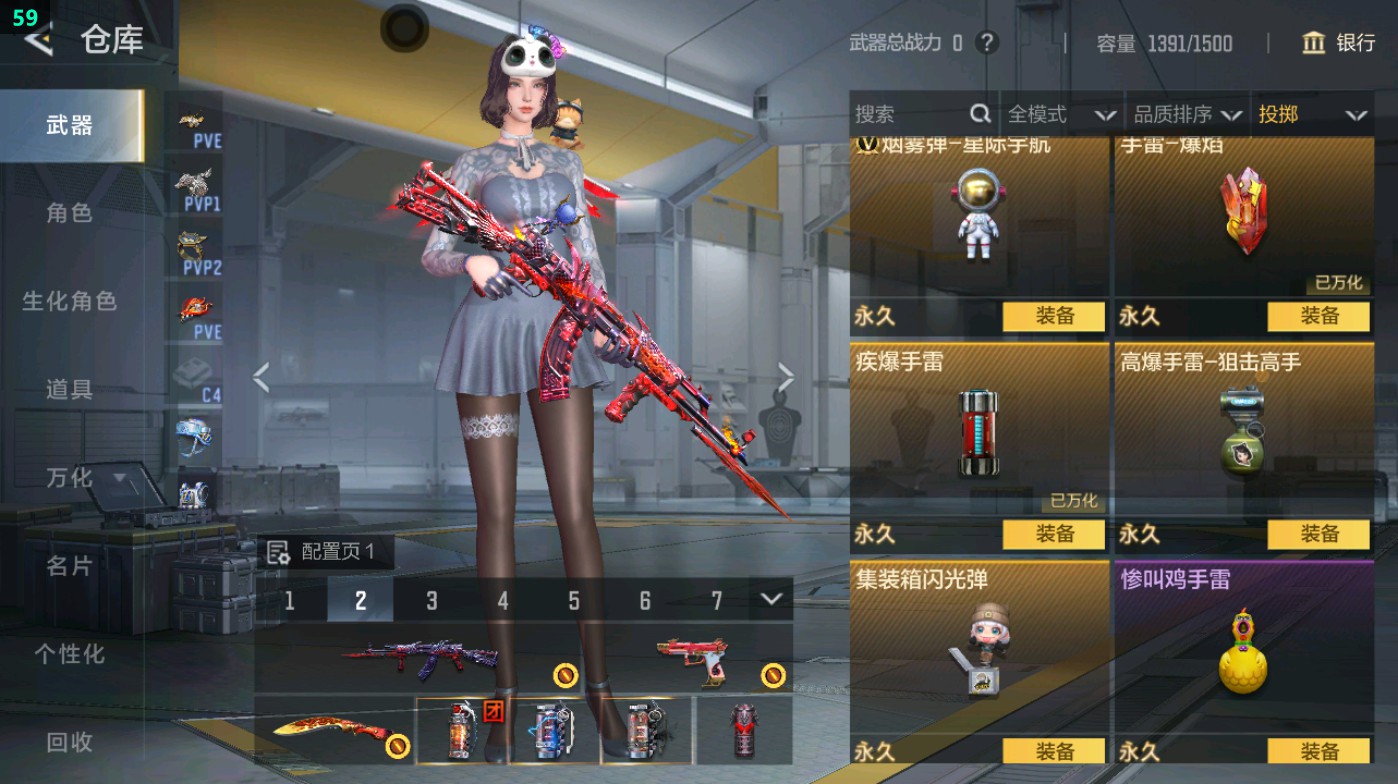Expand the loadout page number list

770,599
